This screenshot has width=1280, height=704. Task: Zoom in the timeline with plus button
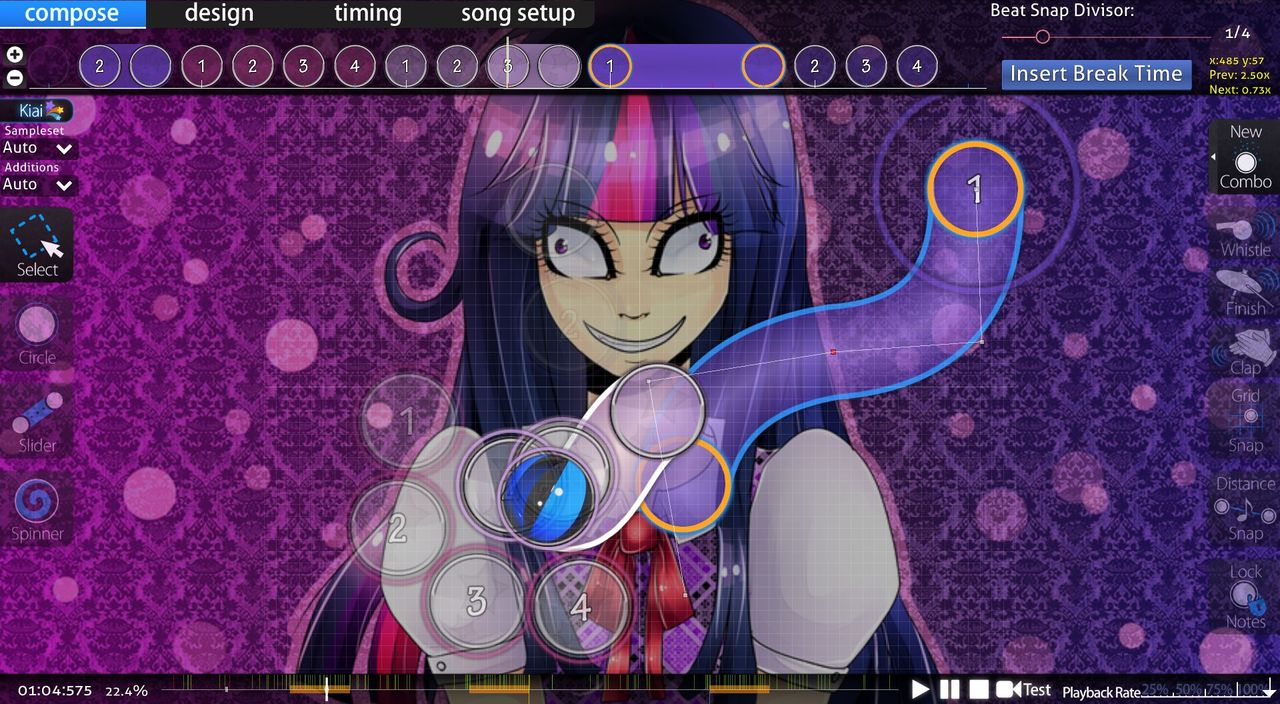[x=15, y=55]
